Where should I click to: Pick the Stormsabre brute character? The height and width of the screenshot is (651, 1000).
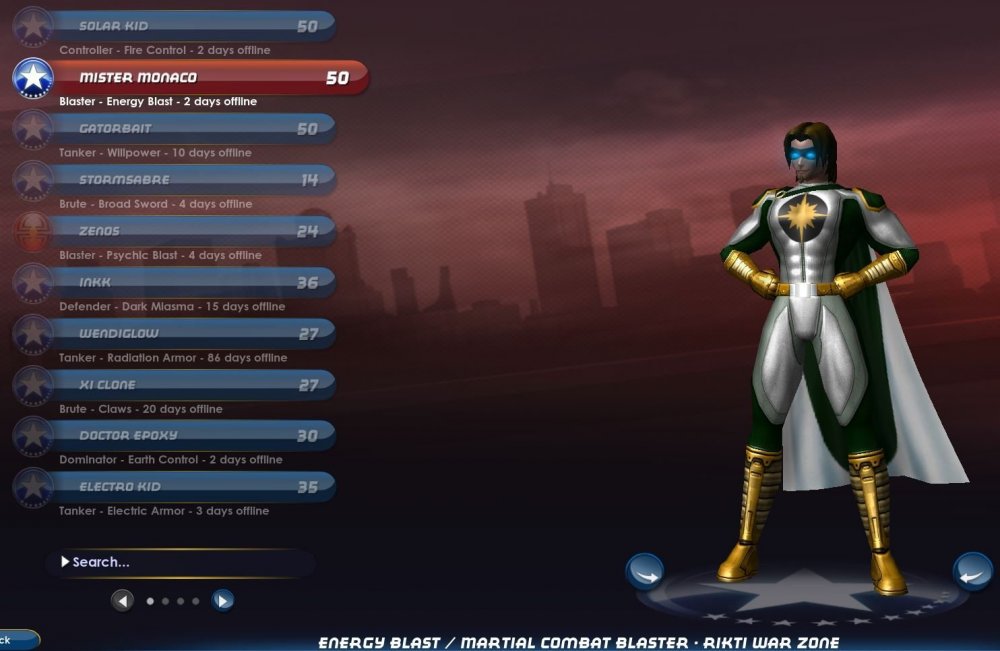tap(190, 180)
